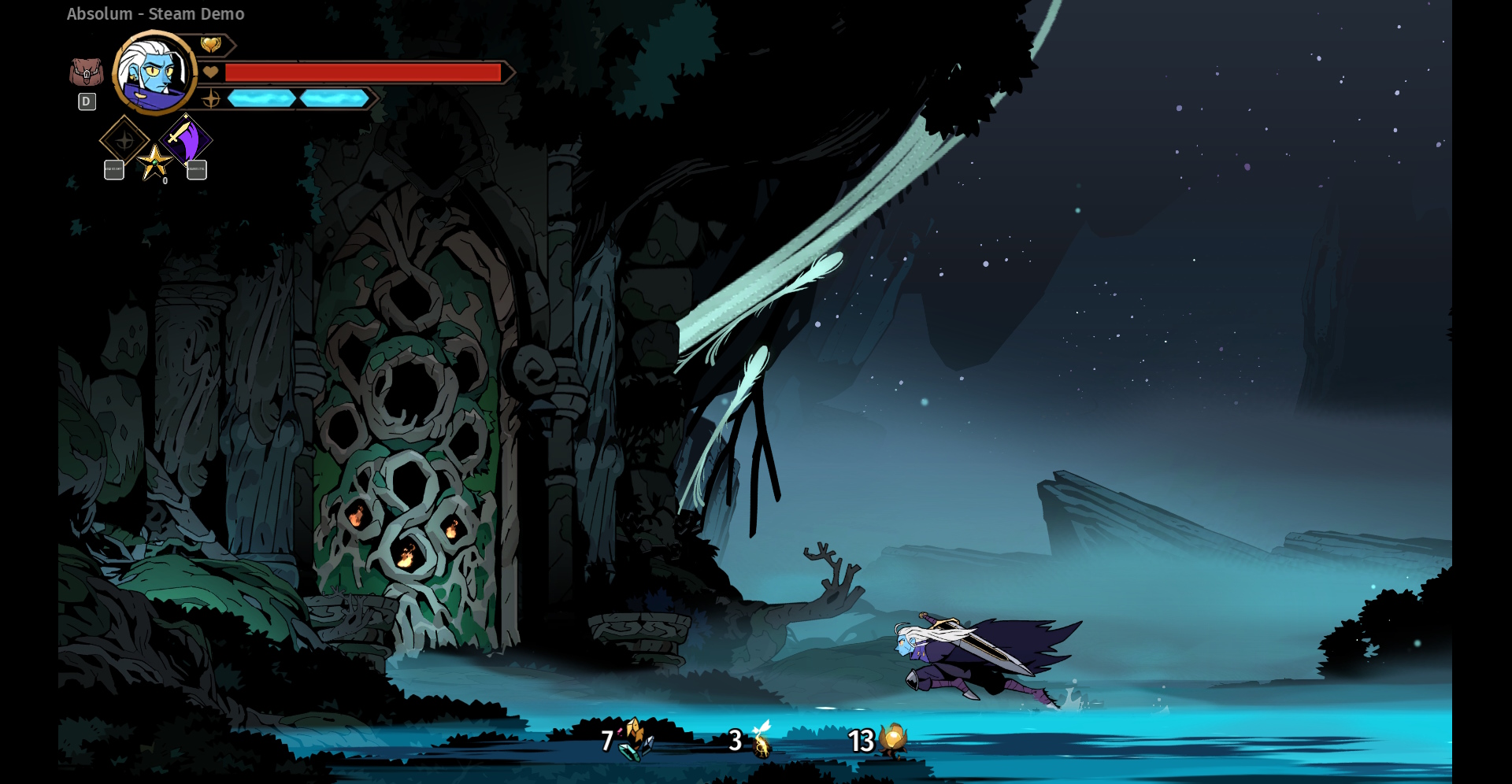The width and height of the screenshot is (1512, 784).
Task: Select the purple sword slash ability
Action: coord(186,141)
